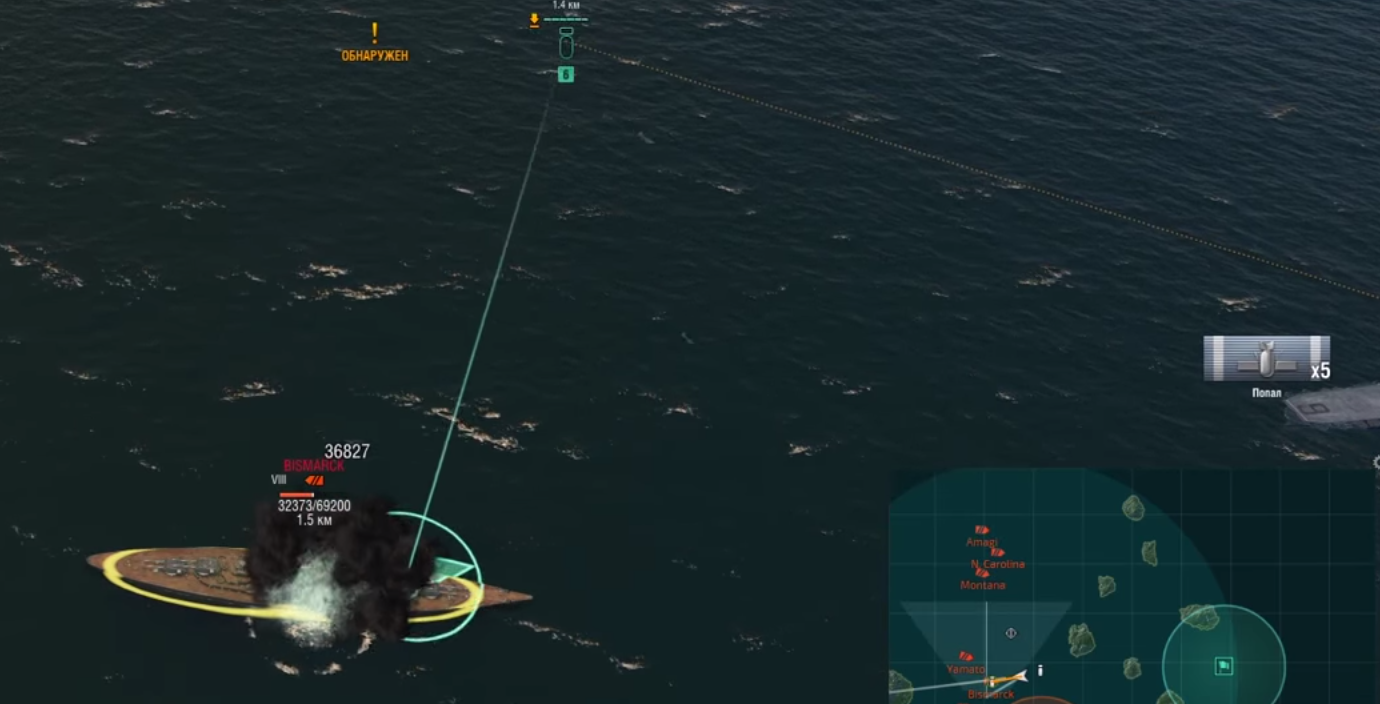The height and width of the screenshot is (704, 1380).
Task: Target the Bismarck ship marker label
Action: [313, 466]
